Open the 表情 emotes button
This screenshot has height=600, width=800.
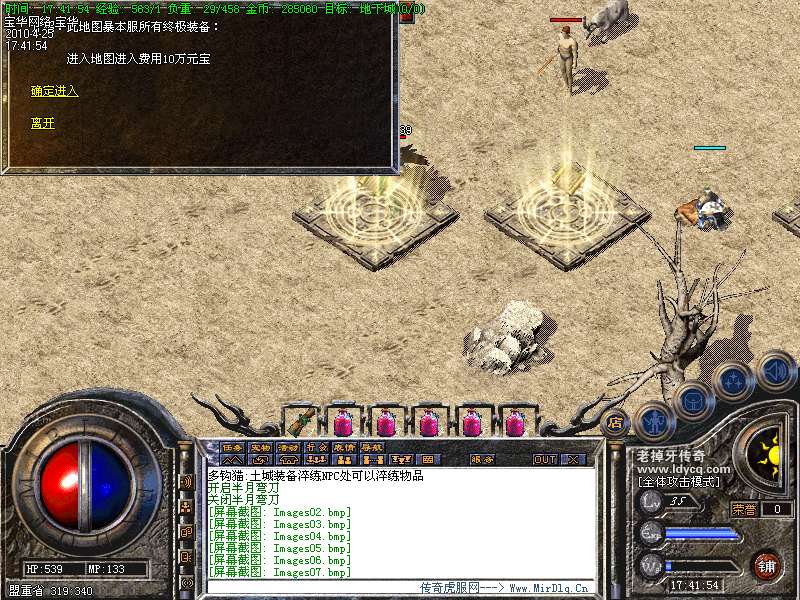point(344,447)
